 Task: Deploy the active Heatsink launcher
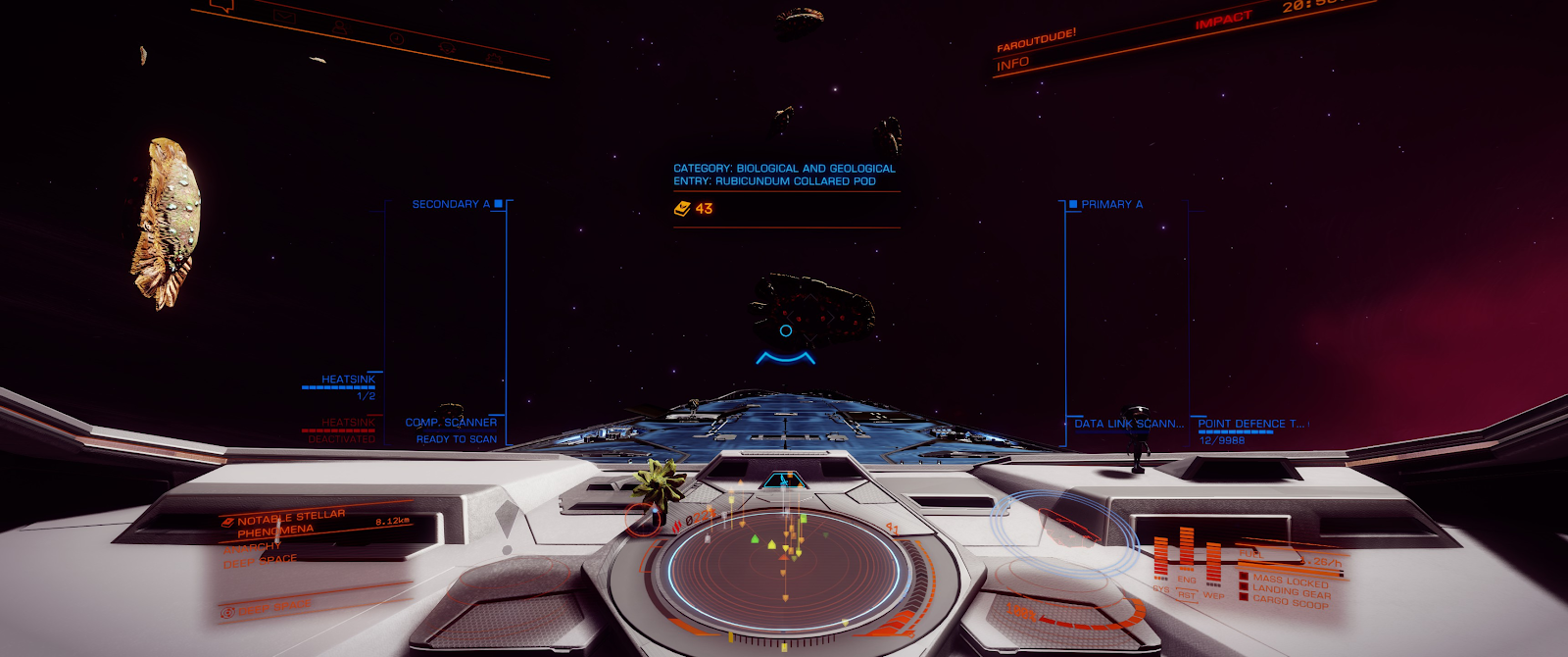pyautogui.click(x=348, y=379)
